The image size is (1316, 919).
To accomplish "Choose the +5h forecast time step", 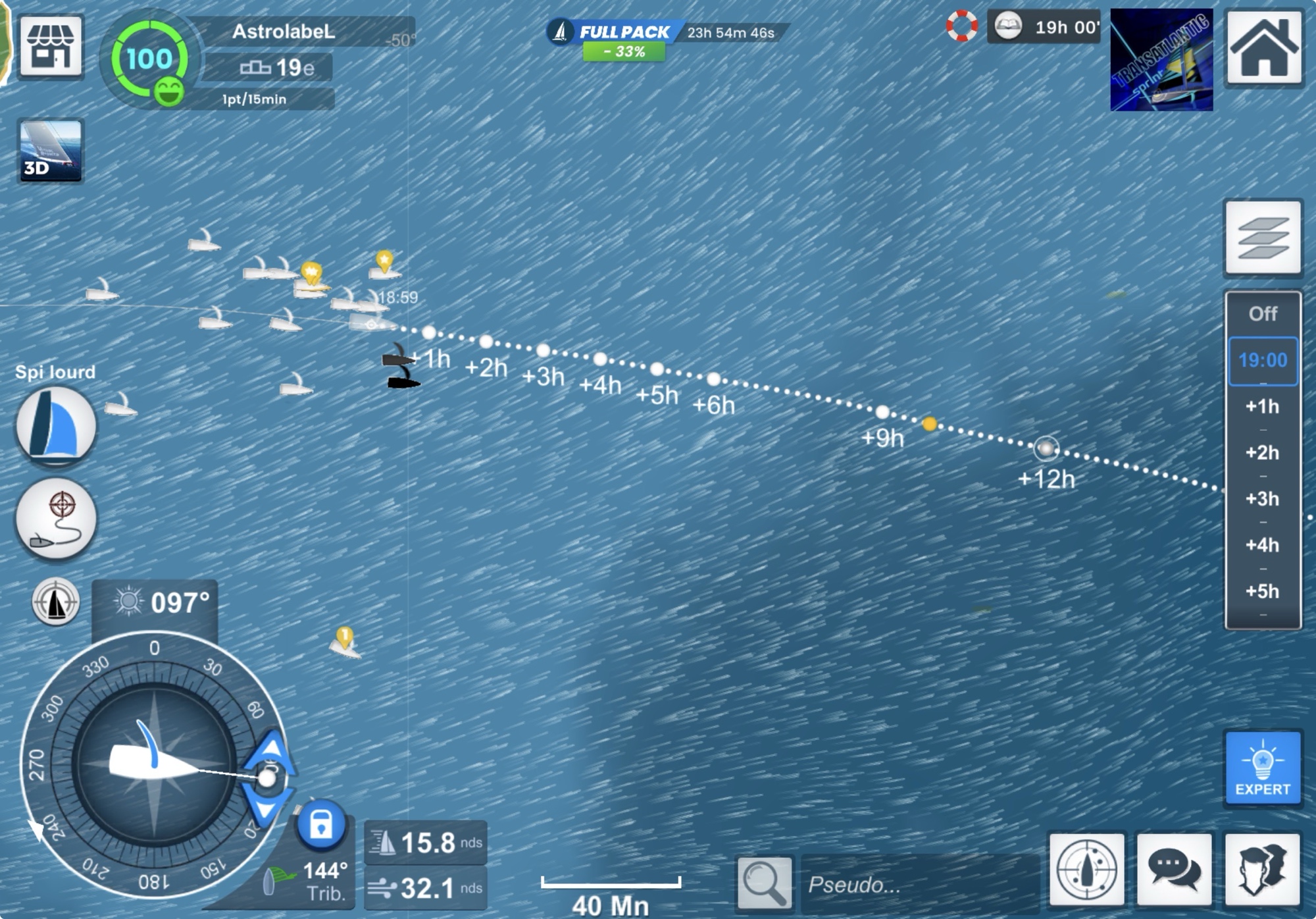I will click(1263, 591).
